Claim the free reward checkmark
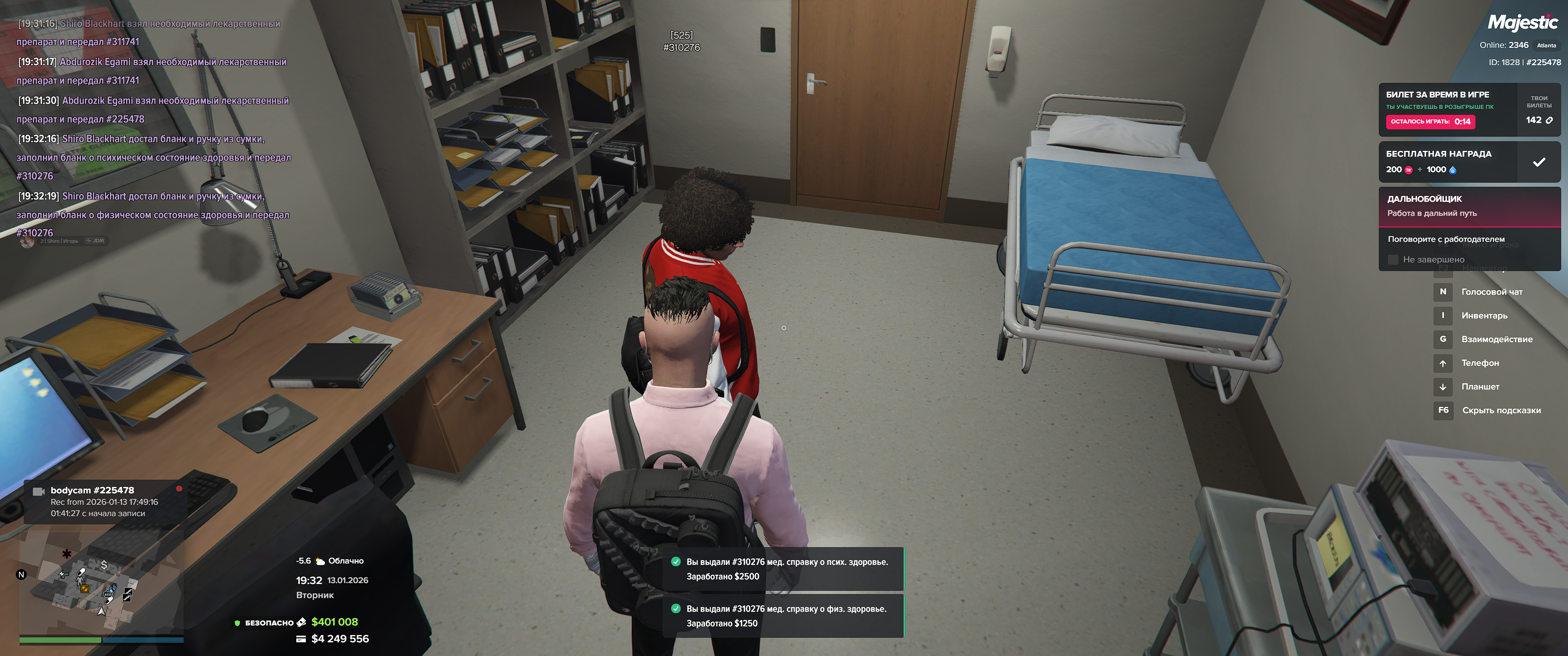This screenshot has height=656, width=1568. (1538, 162)
